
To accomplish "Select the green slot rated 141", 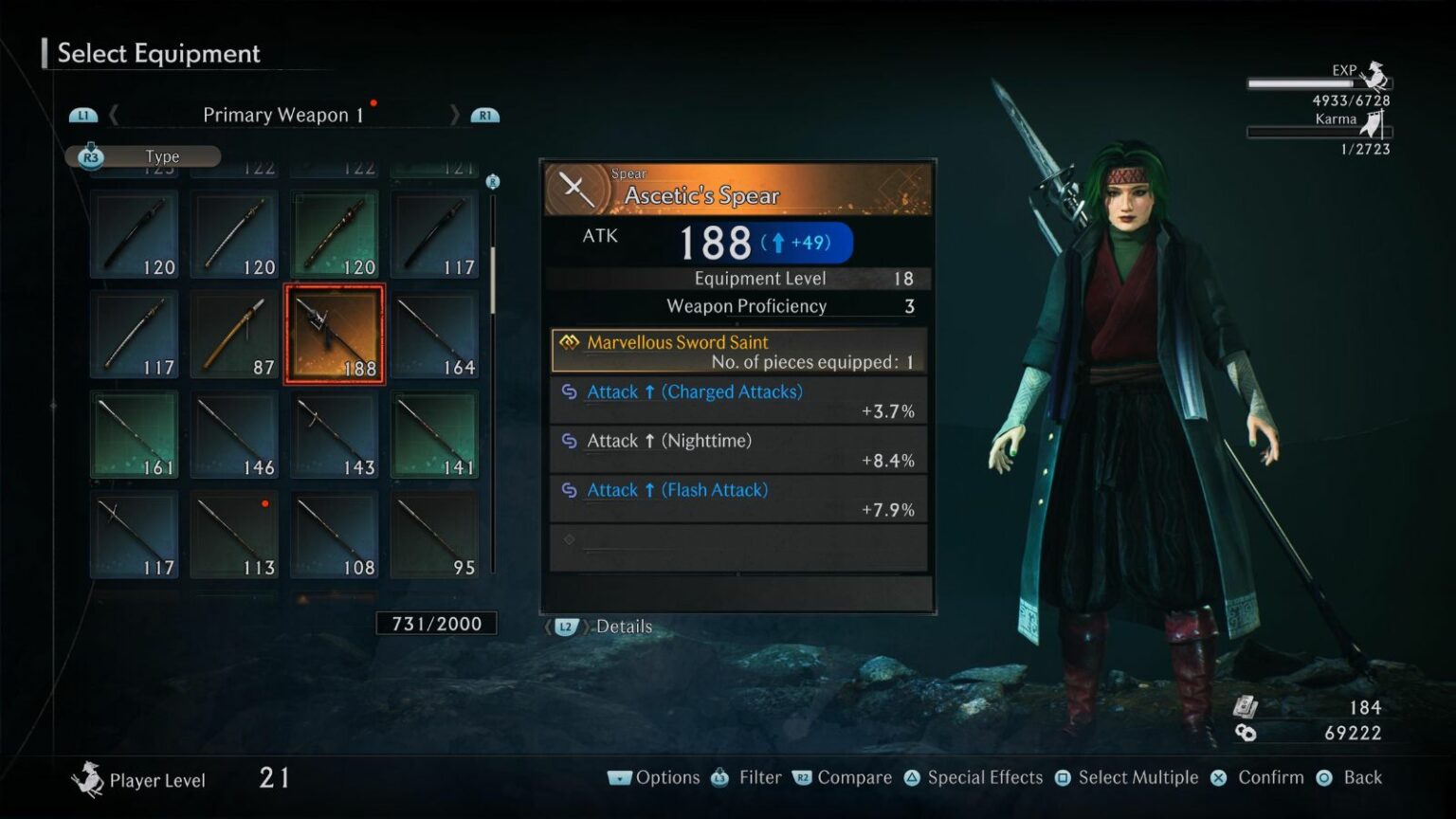I will click(x=434, y=435).
